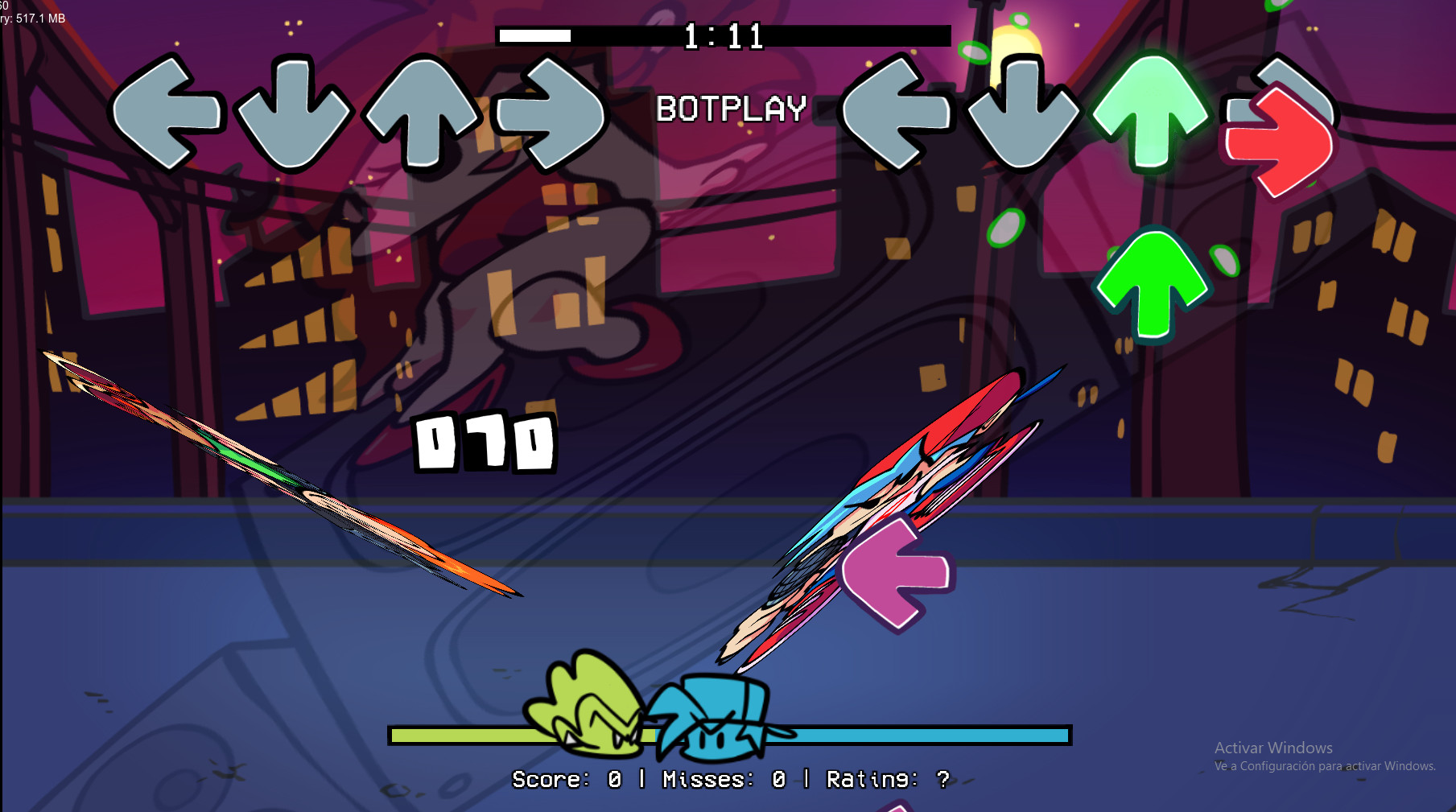Click the white song progress fill
The width and height of the screenshot is (1456, 812).
click(x=535, y=36)
